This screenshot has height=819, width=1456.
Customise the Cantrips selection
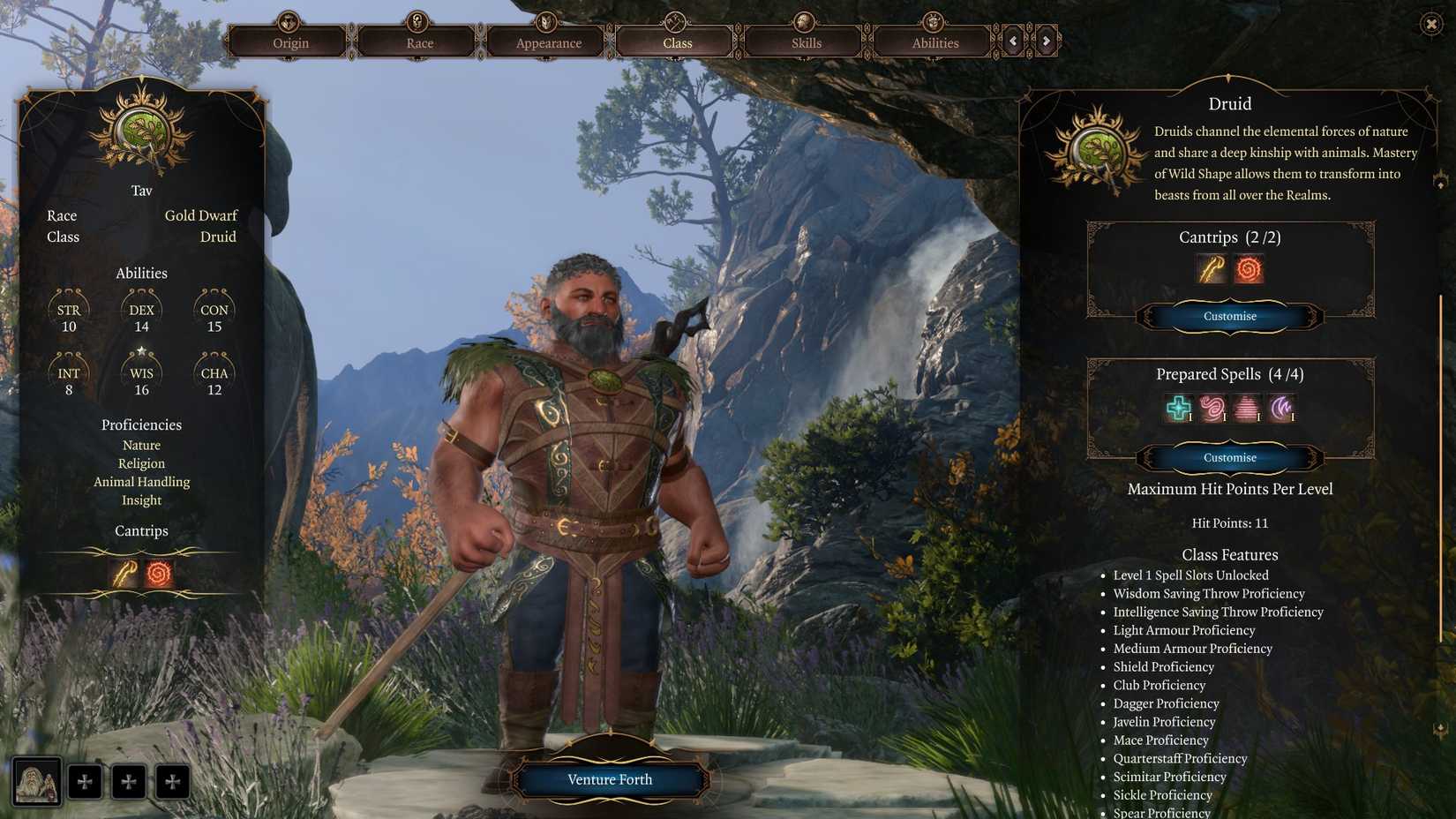[1229, 316]
